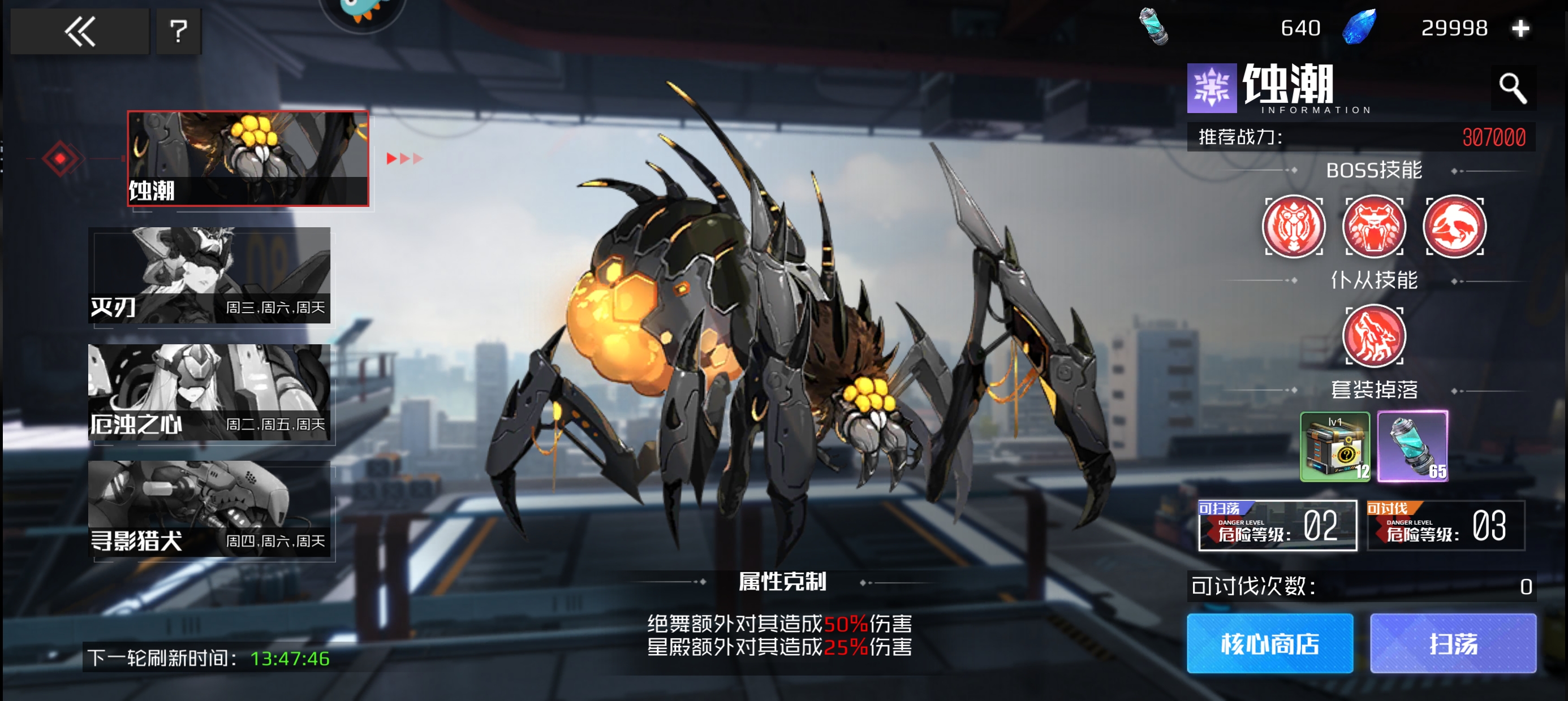Image resolution: width=1568 pixels, height=701 pixels.
Task: Select danger level 03
Action: (x=1446, y=525)
